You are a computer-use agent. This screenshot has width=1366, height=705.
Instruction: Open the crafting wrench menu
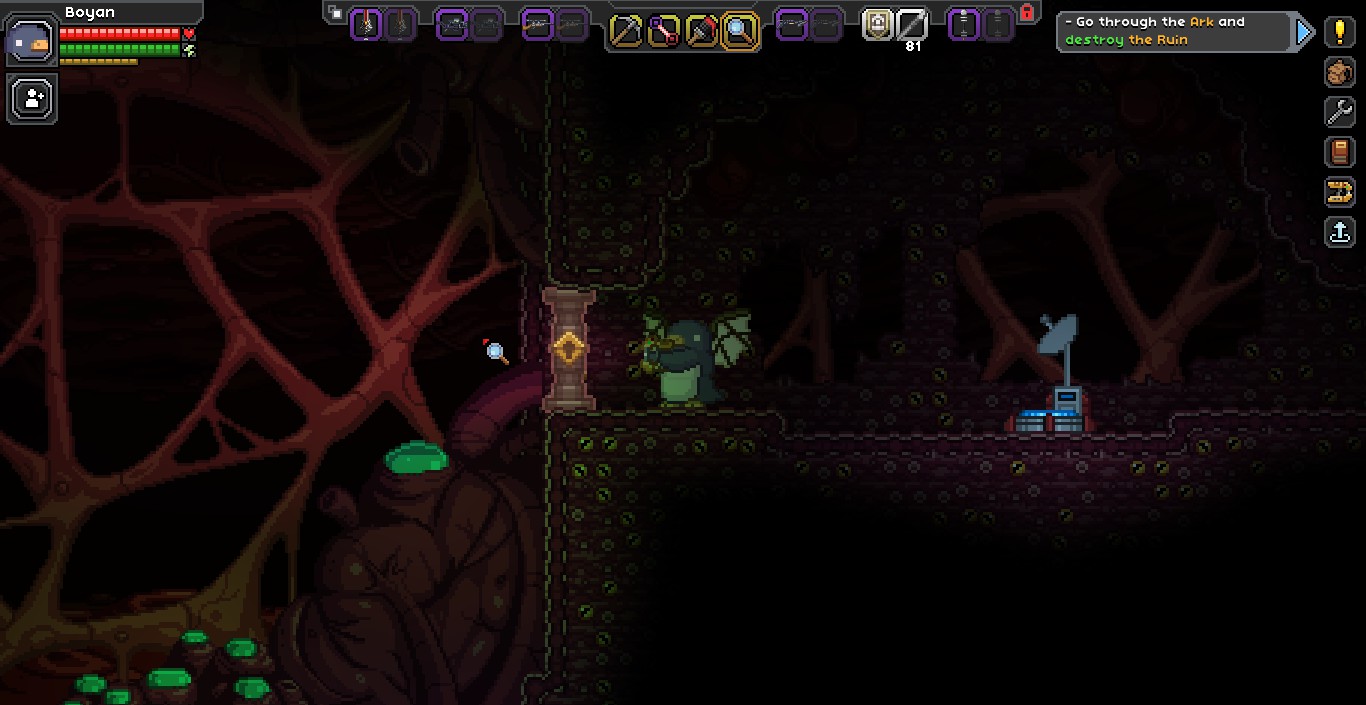pos(1340,112)
